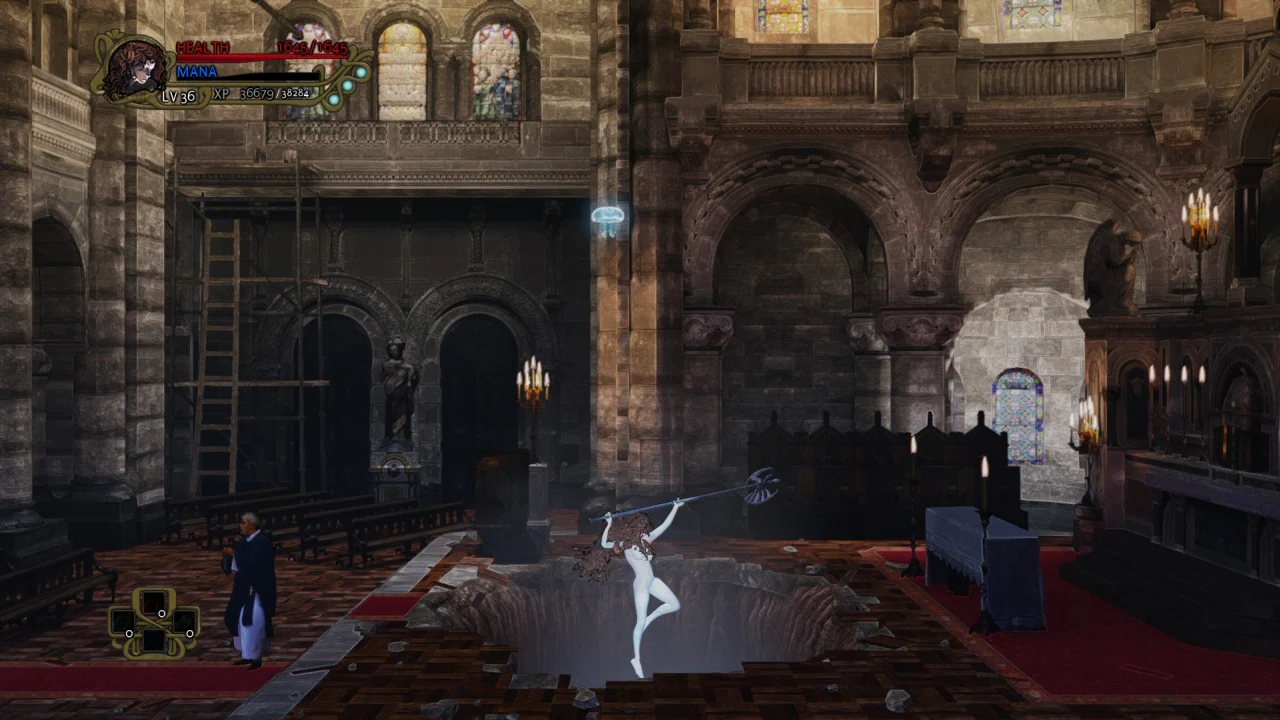Select the bottom shard slot on the directional pad
The width and height of the screenshot is (1280, 720).
click(156, 641)
